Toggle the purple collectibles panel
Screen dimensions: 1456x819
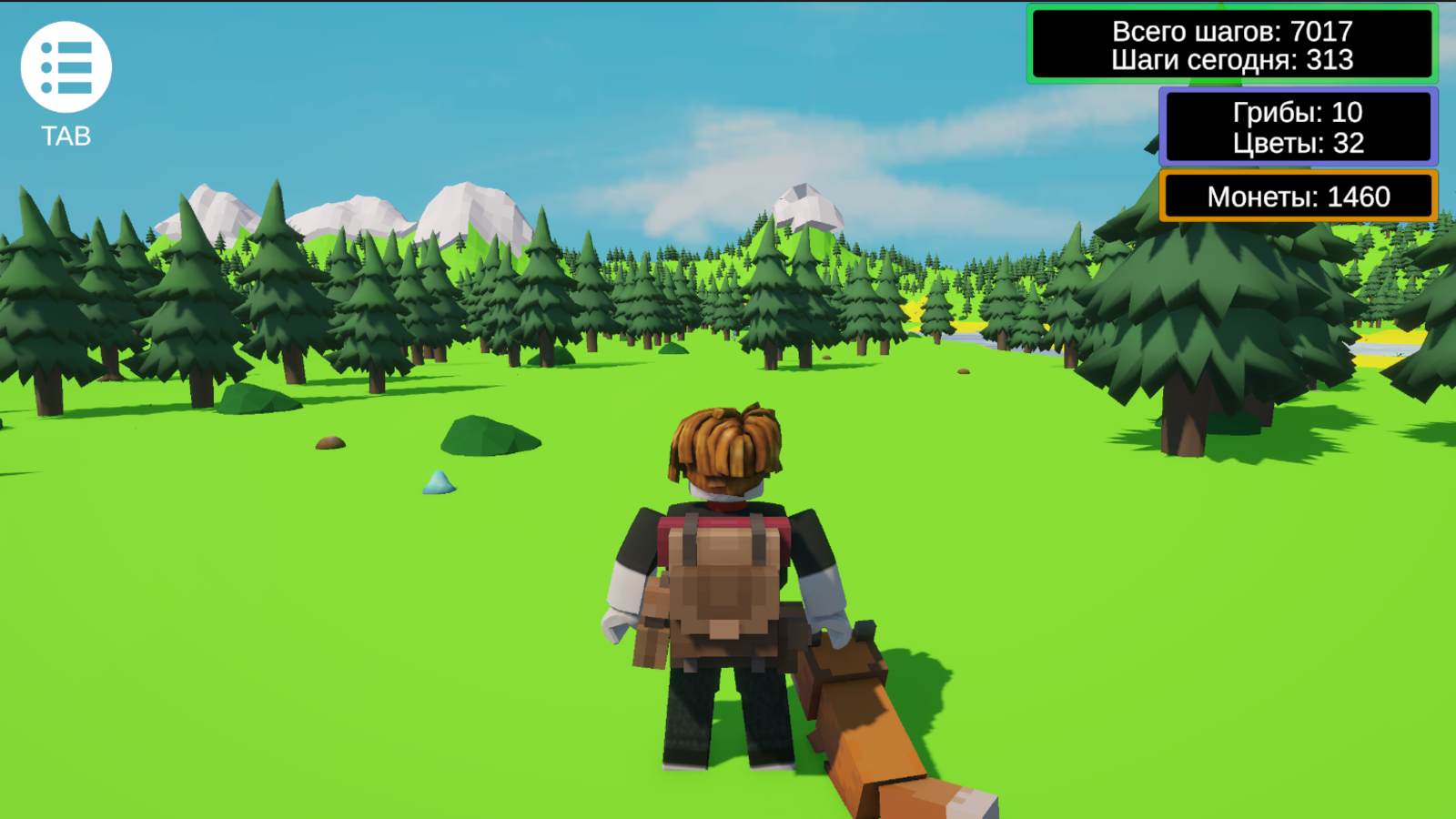pyautogui.click(x=1297, y=127)
